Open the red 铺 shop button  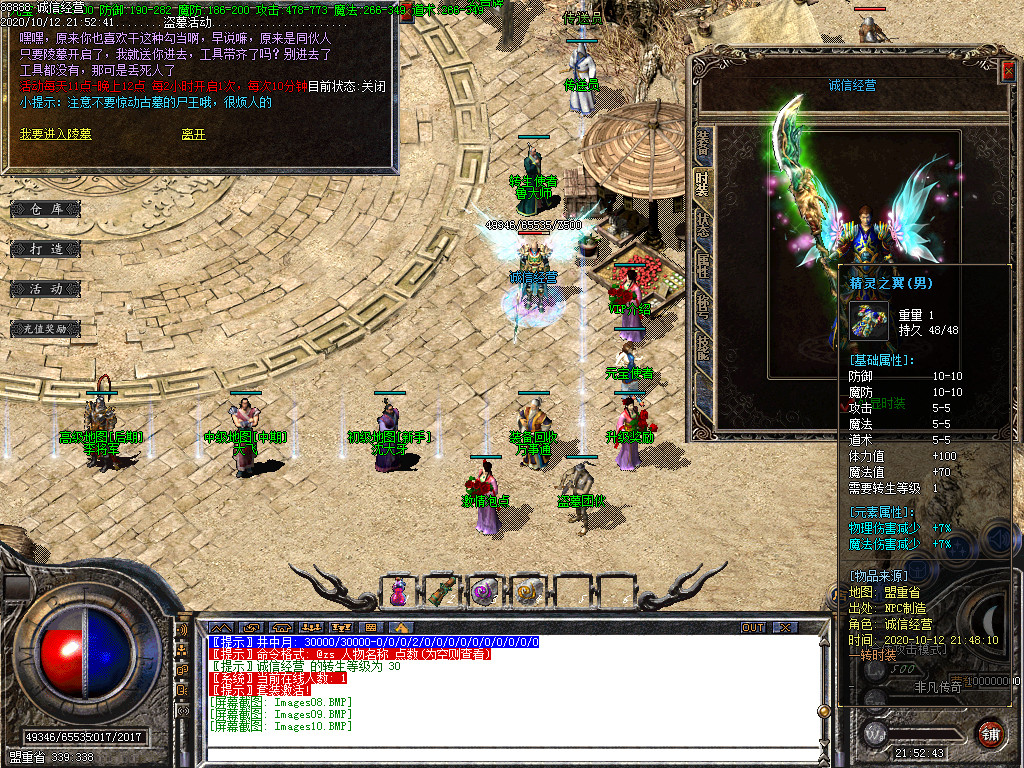click(x=990, y=733)
